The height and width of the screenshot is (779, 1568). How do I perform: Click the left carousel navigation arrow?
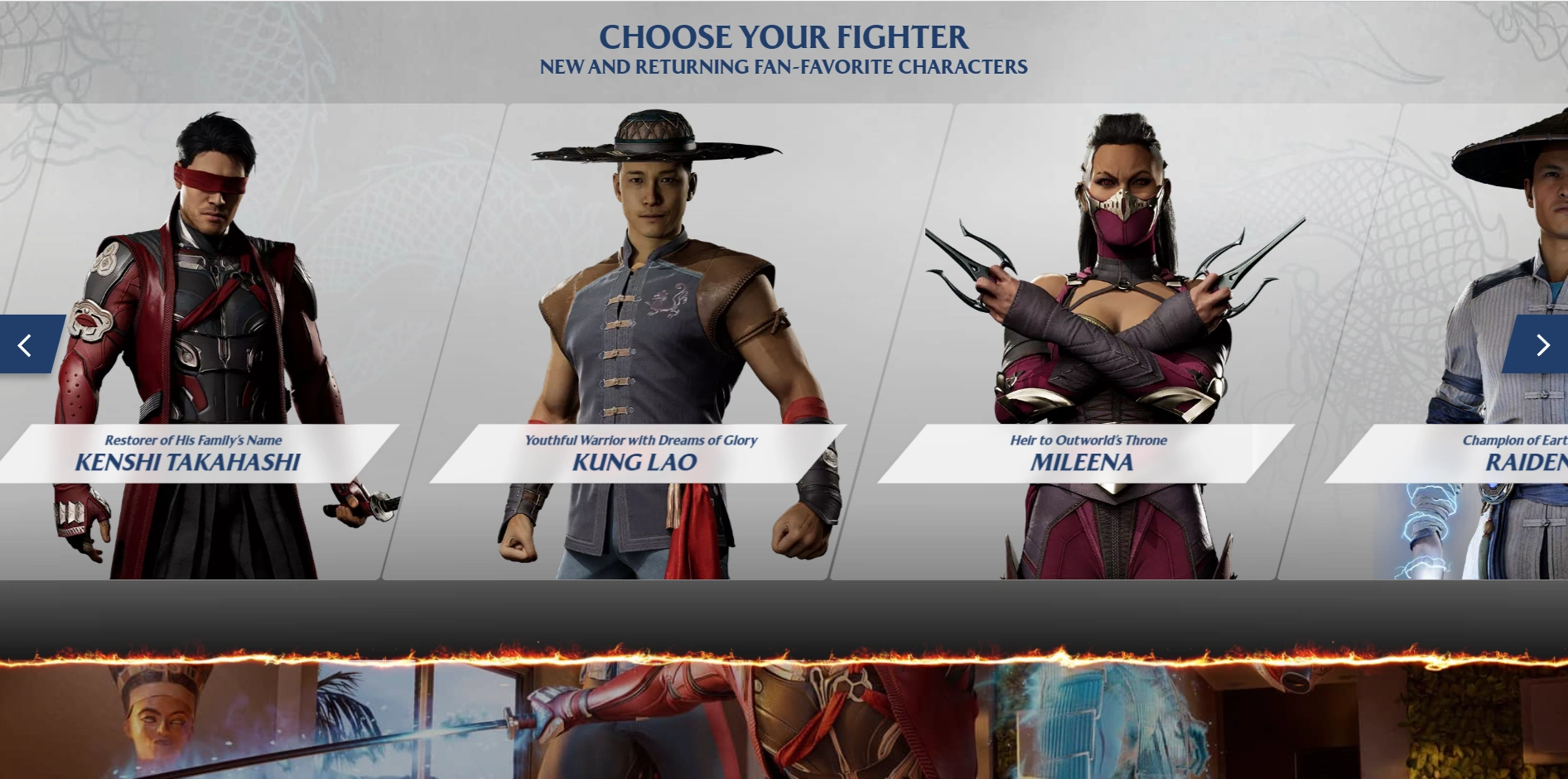pos(26,344)
